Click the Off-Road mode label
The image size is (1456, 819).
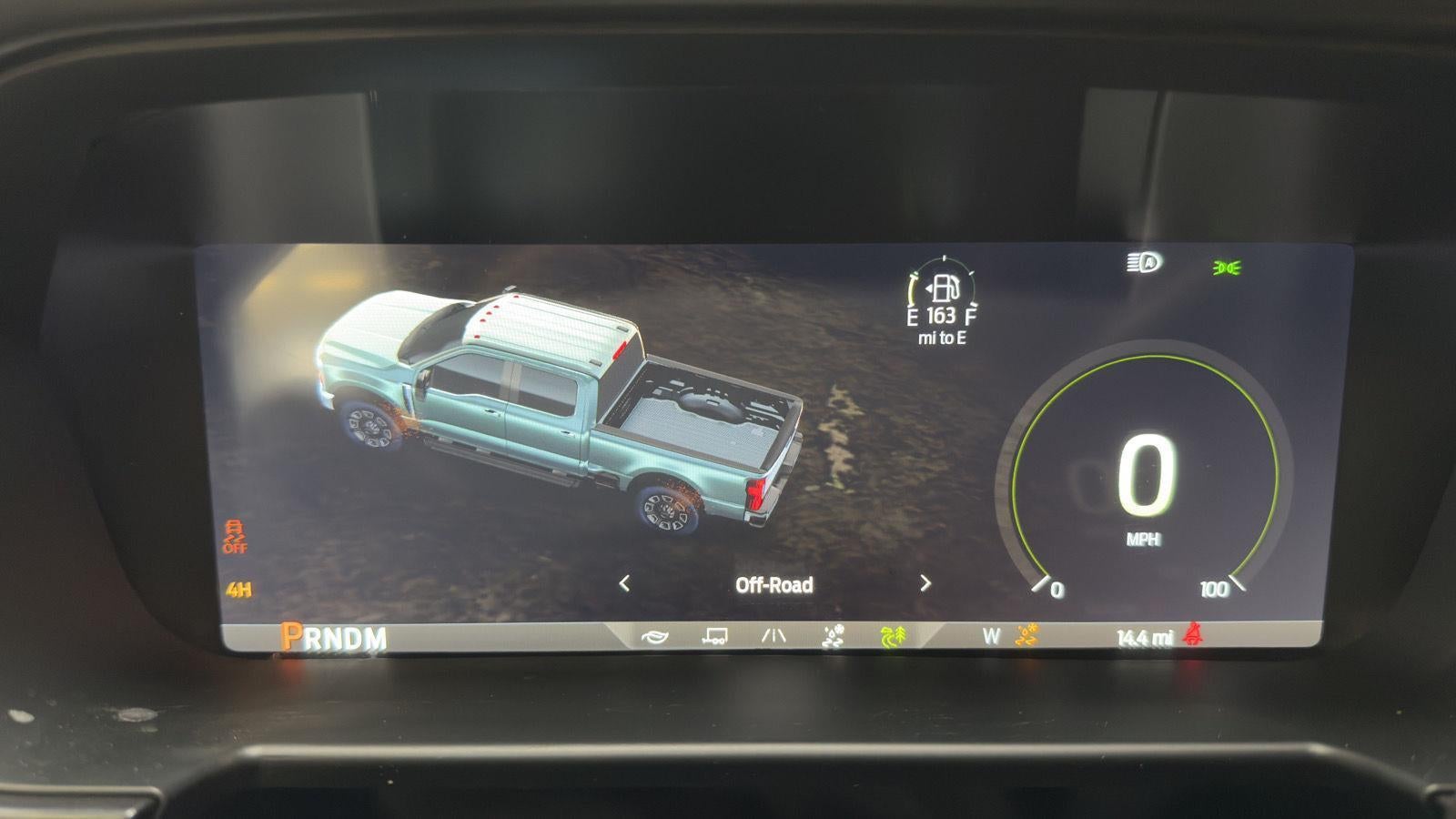773,585
